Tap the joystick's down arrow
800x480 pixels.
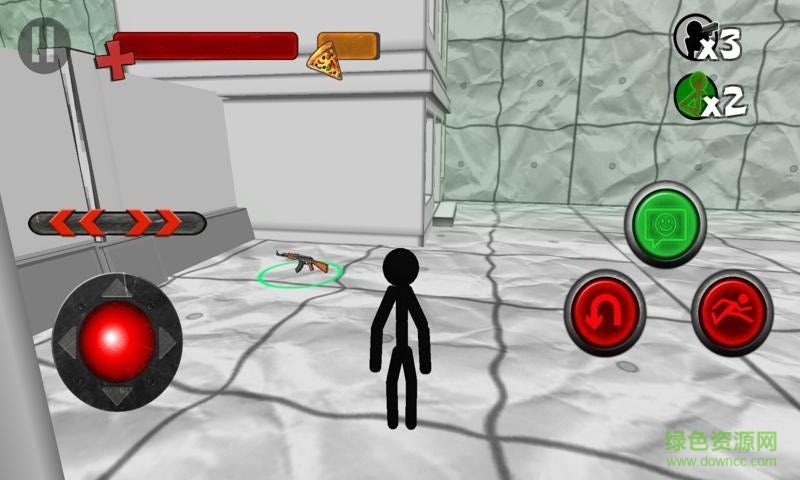point(117,394)
